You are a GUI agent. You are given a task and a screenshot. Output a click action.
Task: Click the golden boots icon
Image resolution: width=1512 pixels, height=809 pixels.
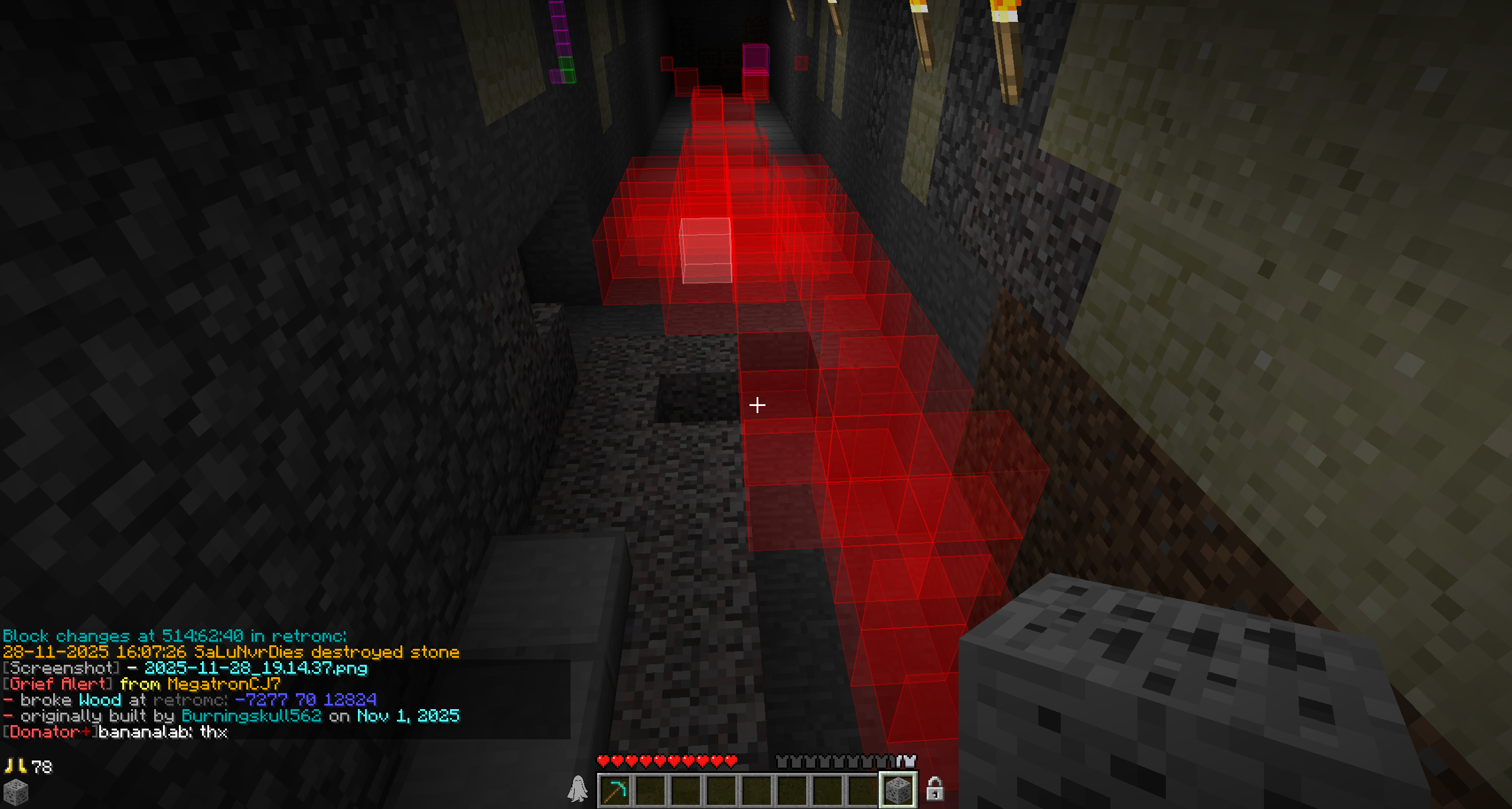pos(15,766)
